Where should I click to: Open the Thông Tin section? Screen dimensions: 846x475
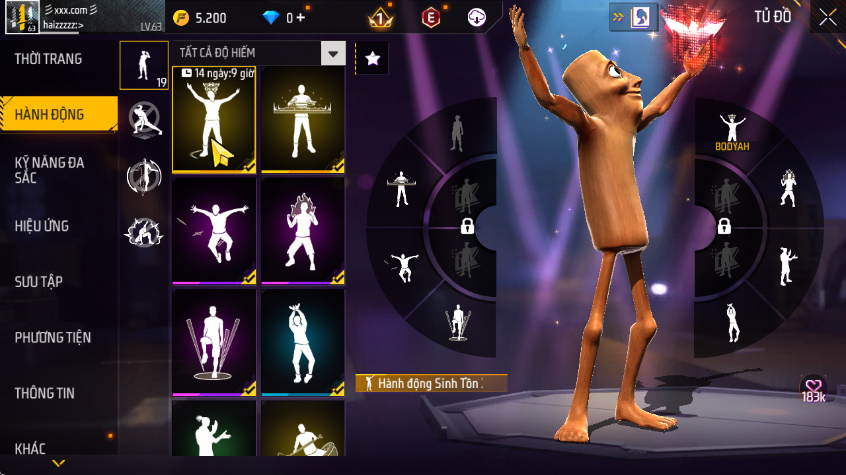pyautogui.click(x=44, y=393)
